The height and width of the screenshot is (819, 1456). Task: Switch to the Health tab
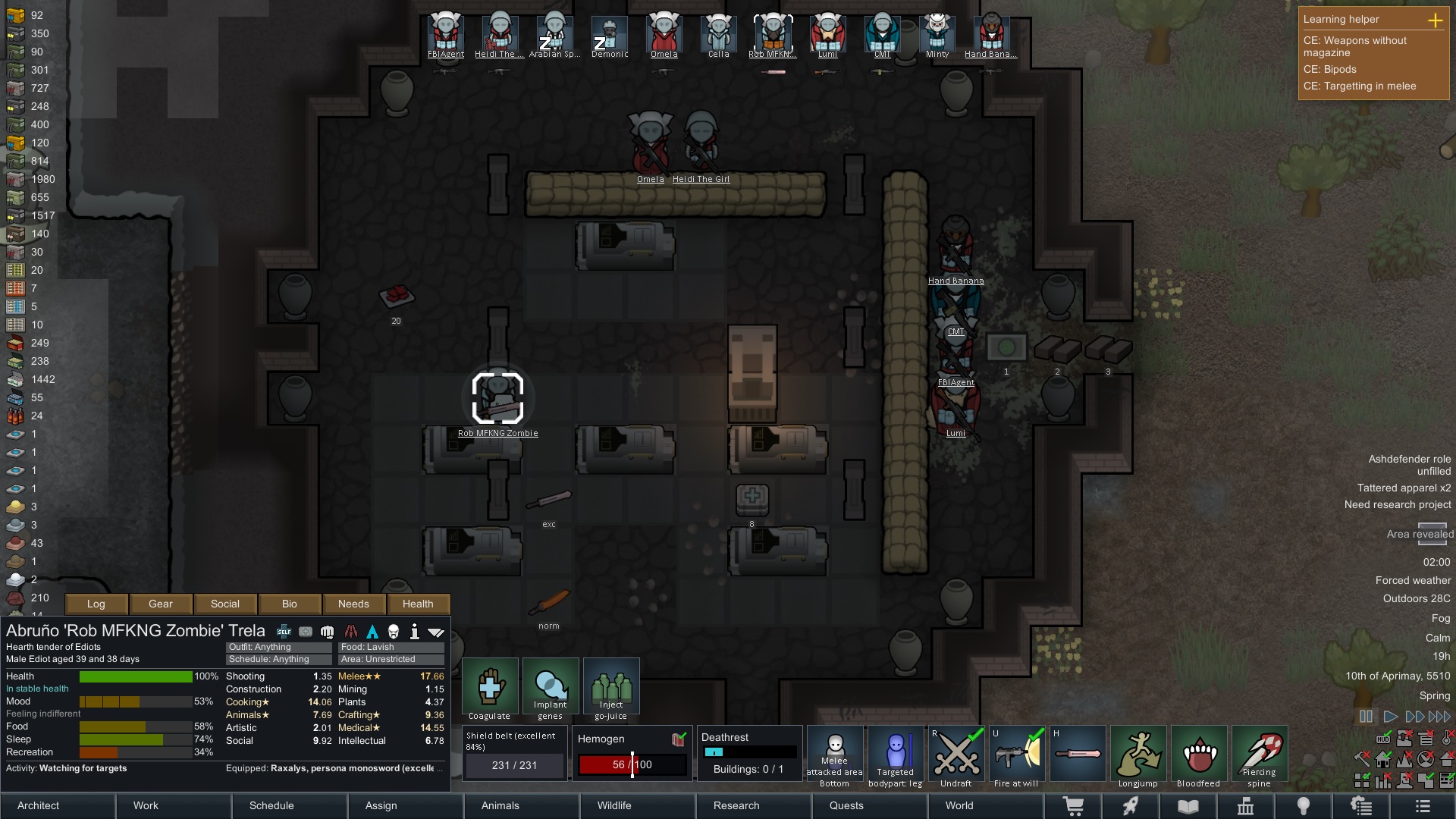pyautogui.click(x=418, y=604)
